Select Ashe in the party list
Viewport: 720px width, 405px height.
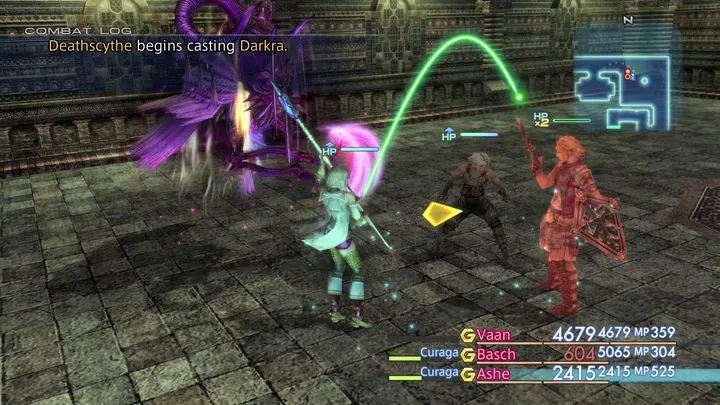(x=495, y=373)
